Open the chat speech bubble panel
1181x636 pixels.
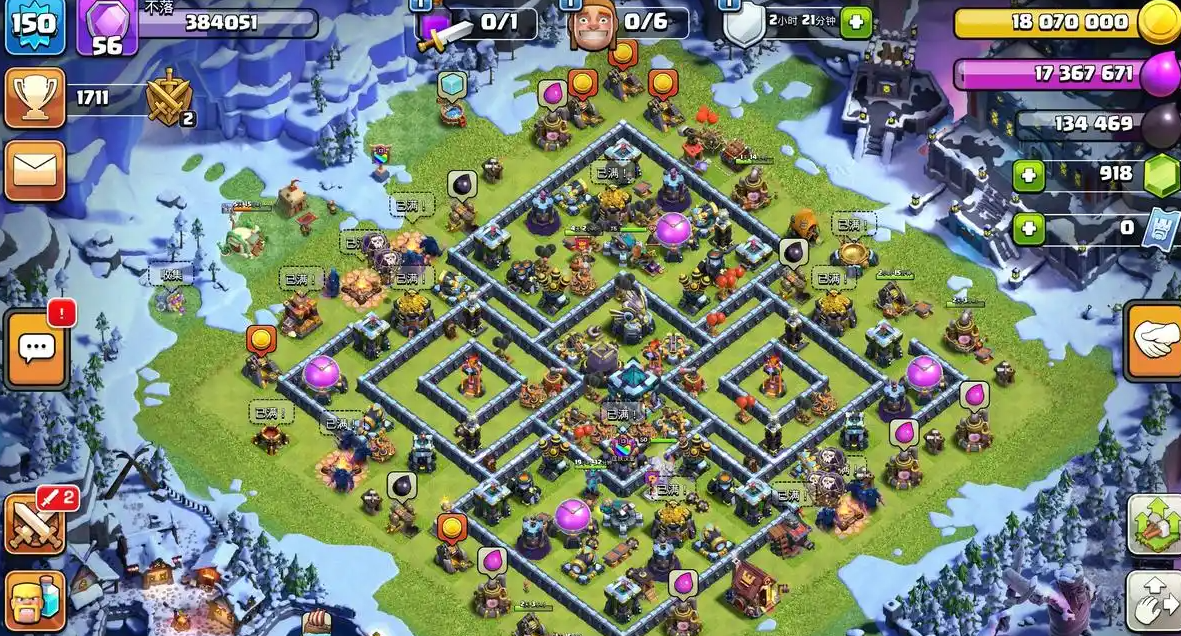[x=36, y=348]
